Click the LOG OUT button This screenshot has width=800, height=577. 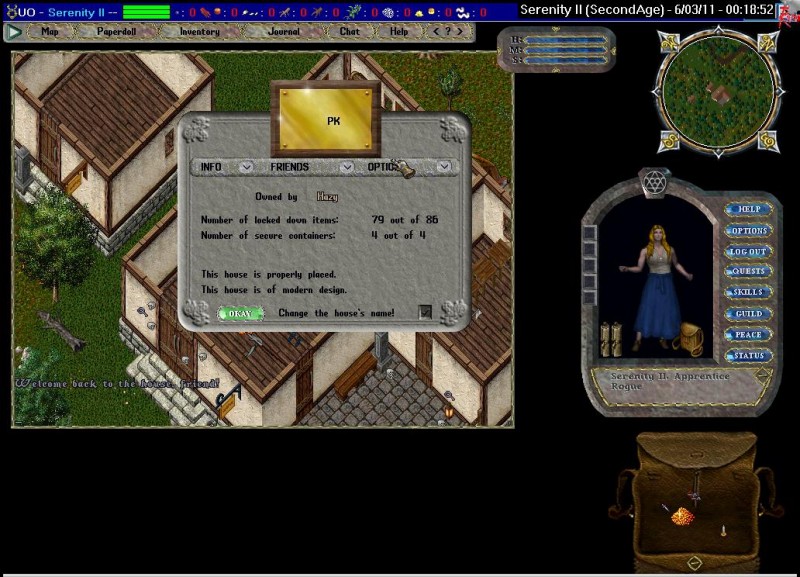pos(748,252)
